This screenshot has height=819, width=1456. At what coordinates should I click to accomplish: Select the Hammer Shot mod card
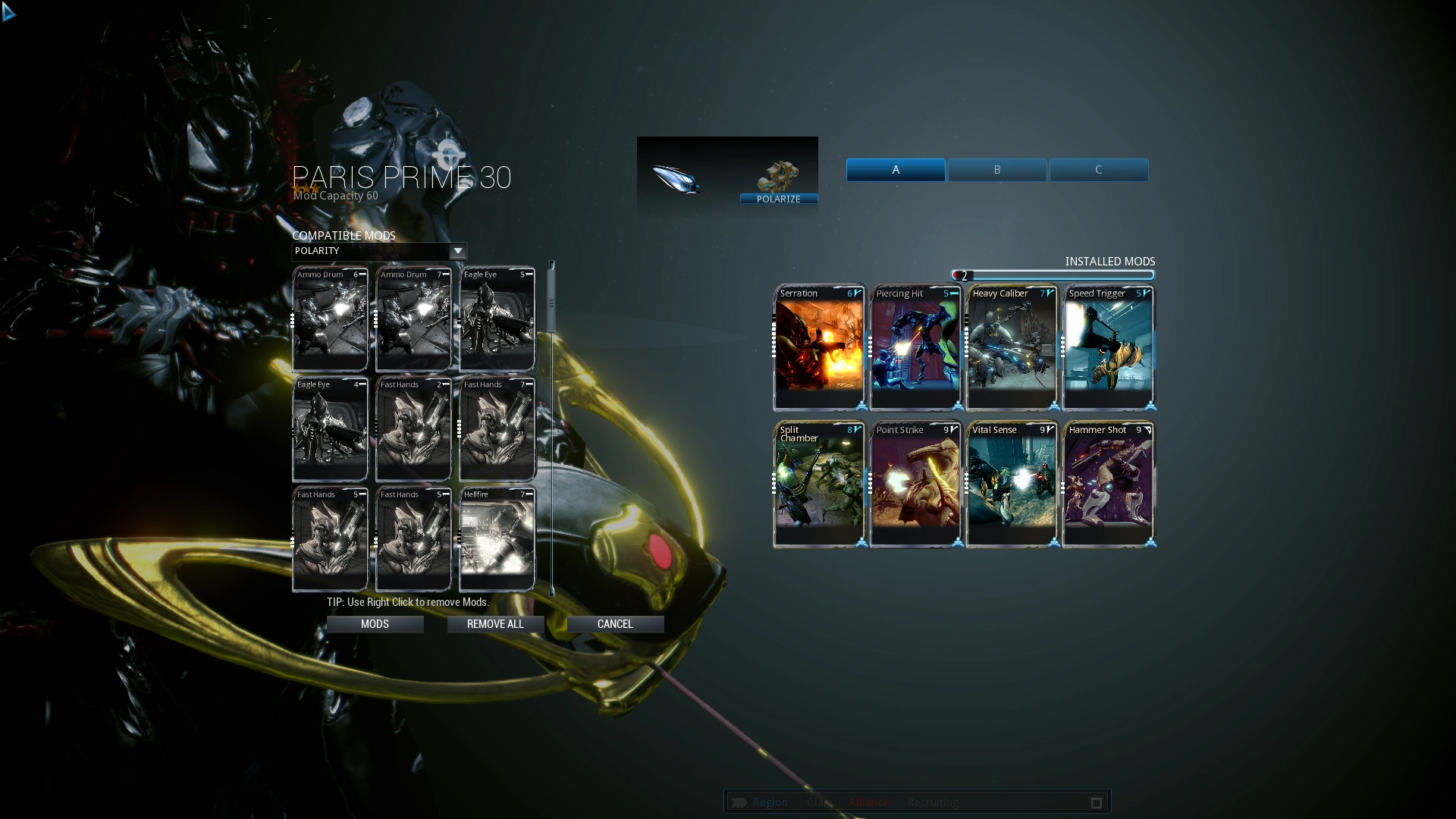point(1108,483)
